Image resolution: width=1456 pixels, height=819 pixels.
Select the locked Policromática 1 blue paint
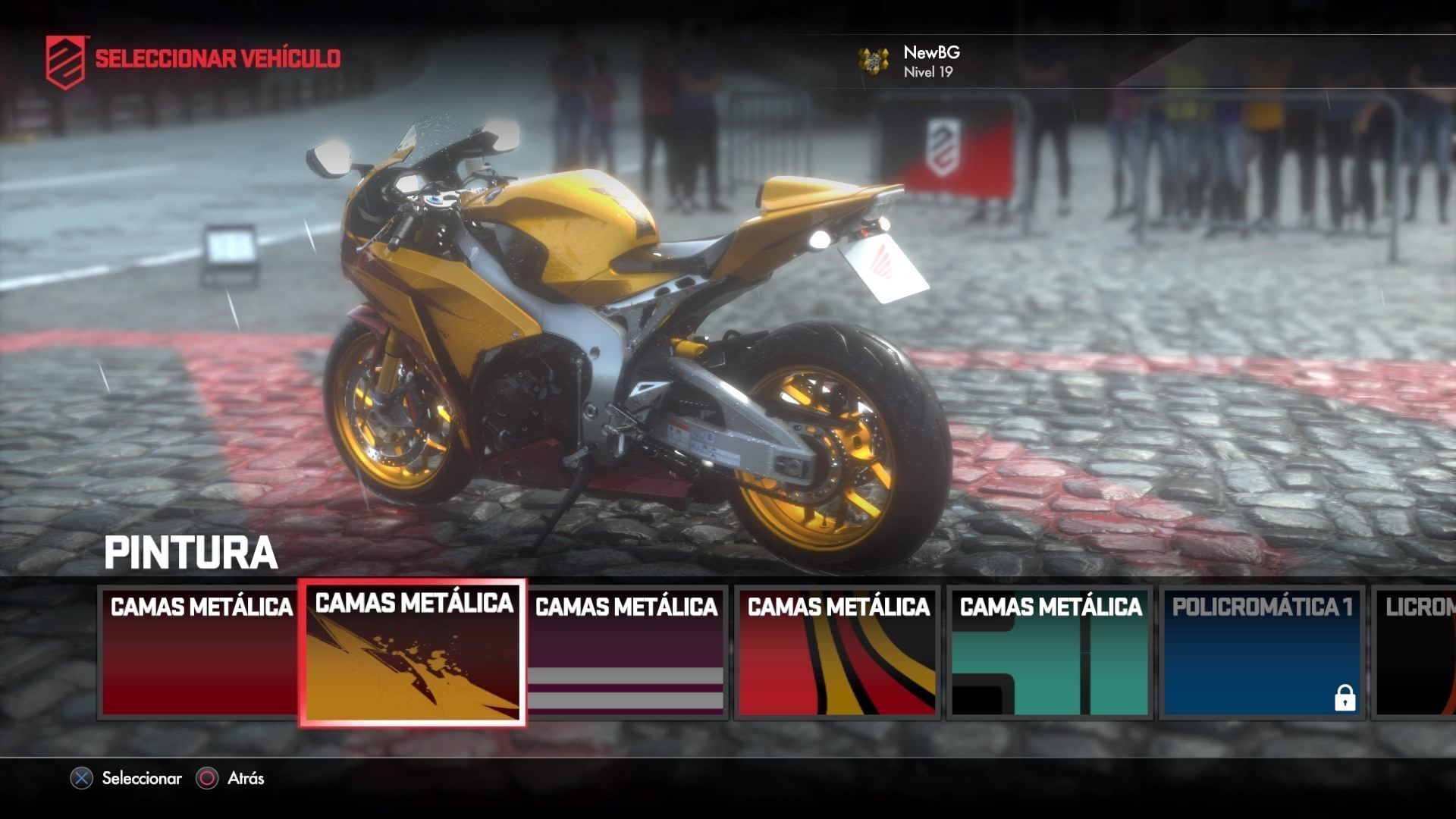click(x=1262, y=652)
